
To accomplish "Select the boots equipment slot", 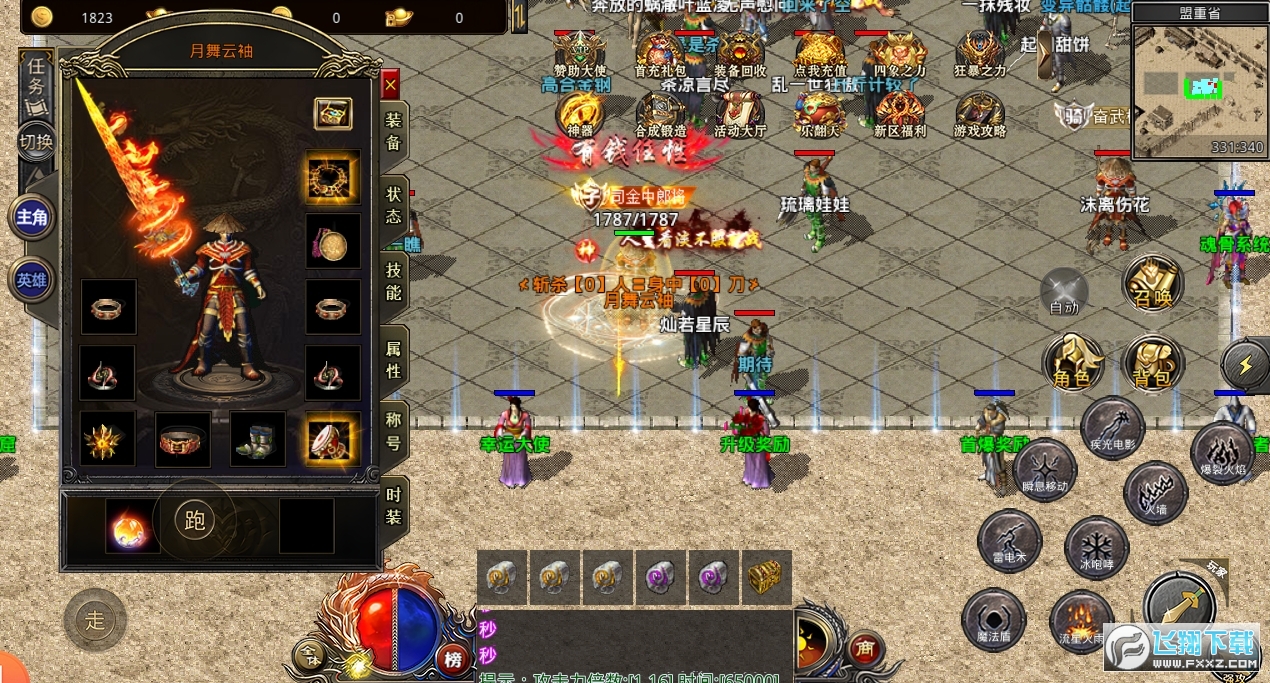I will pyautogui.click(x=258, y=439).
